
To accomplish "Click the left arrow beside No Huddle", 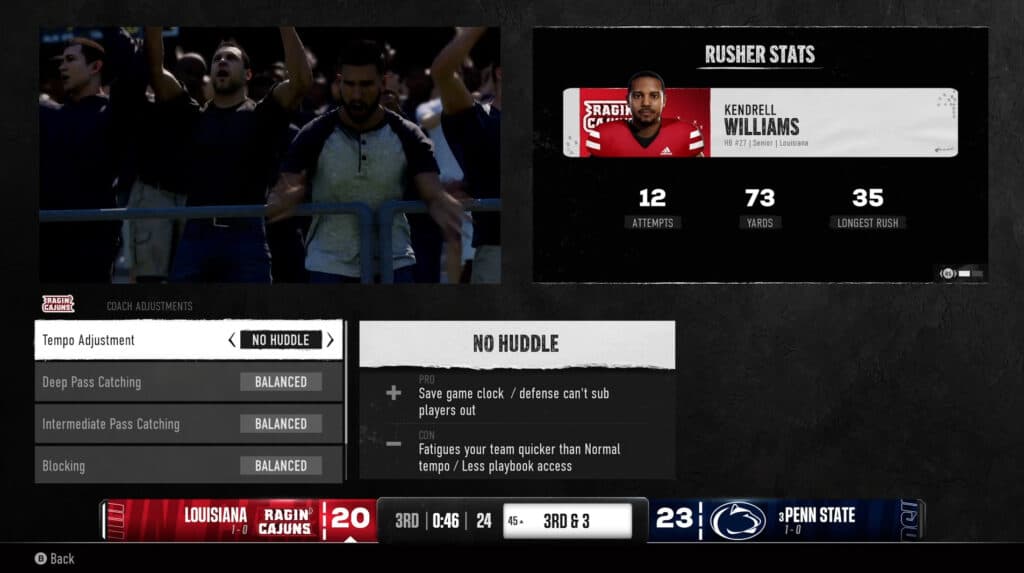I will (232, 340).
